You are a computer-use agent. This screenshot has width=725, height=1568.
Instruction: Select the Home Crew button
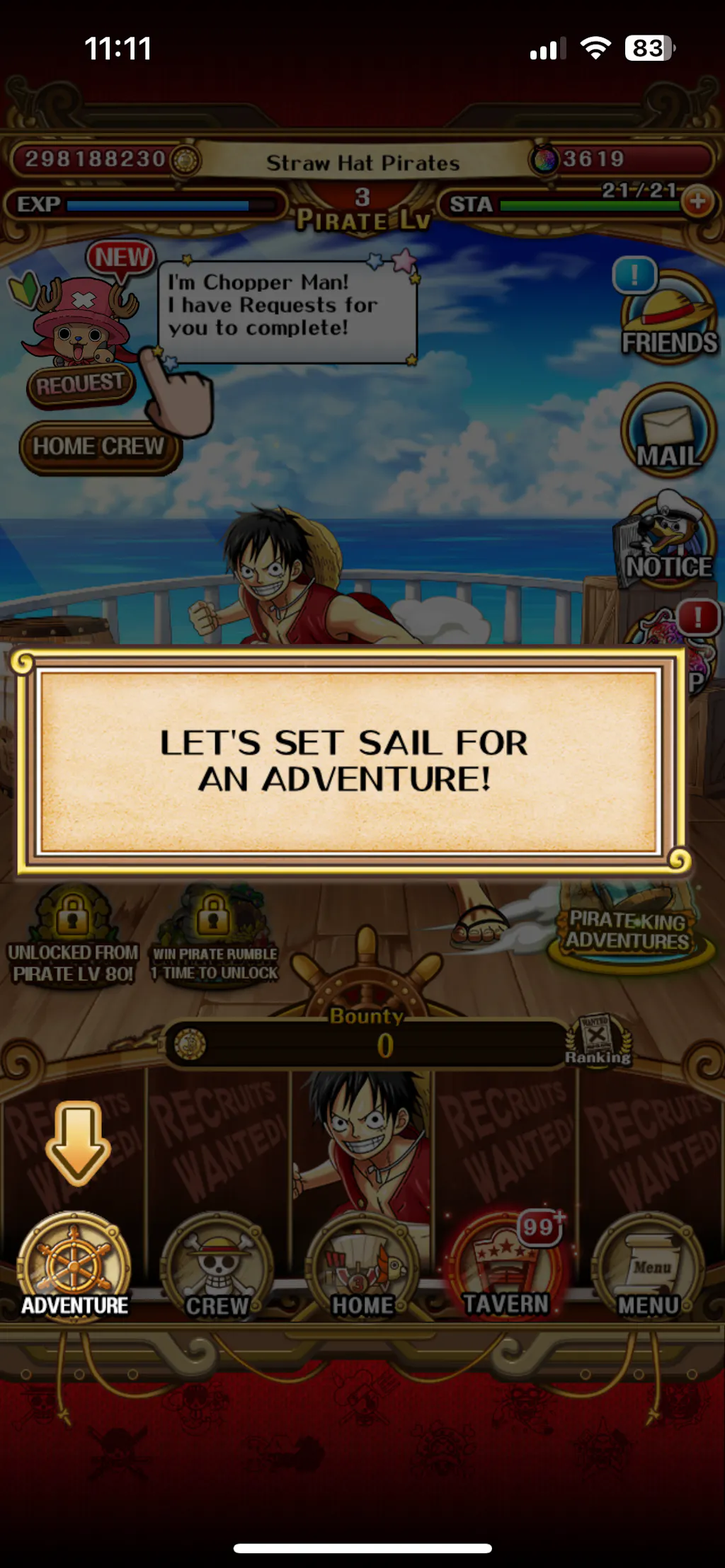(x=99, y=447)
